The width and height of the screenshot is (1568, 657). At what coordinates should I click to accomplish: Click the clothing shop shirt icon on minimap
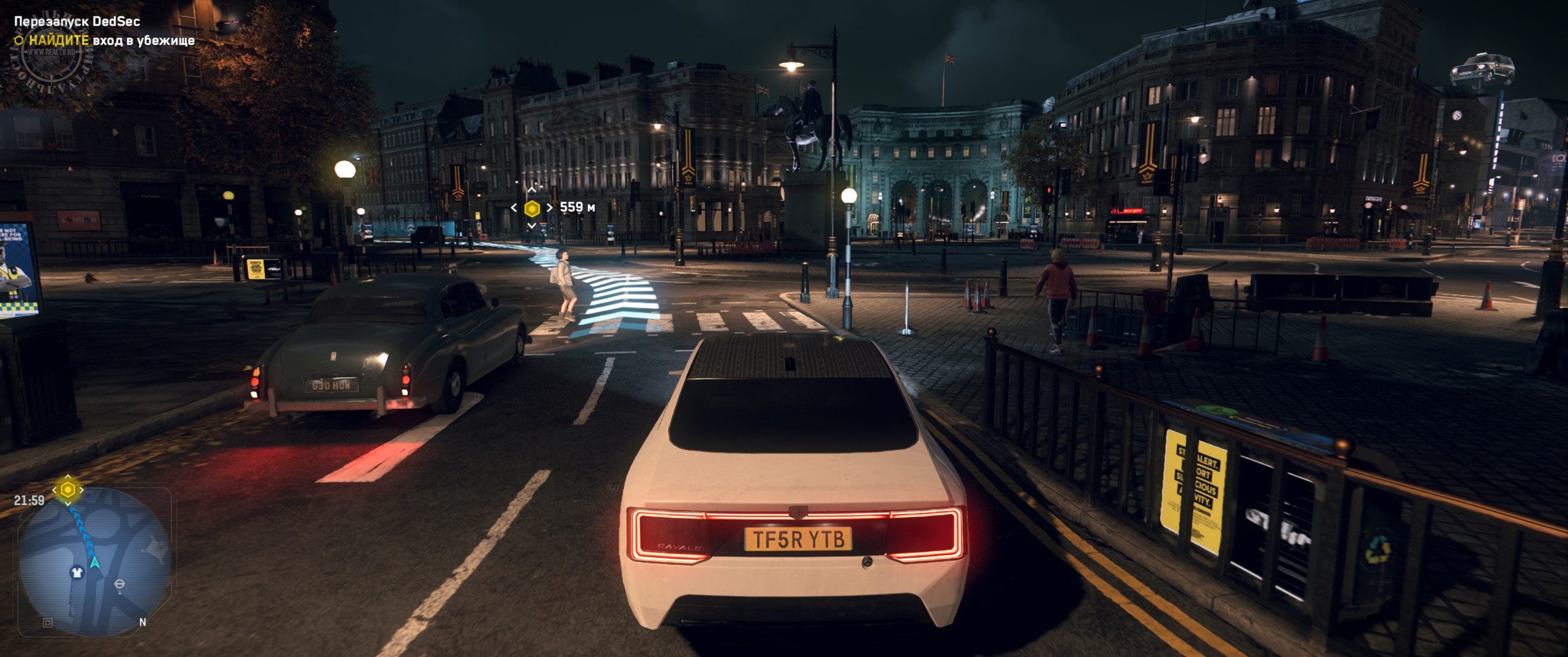pyautogui.click(x=77, y=573)
